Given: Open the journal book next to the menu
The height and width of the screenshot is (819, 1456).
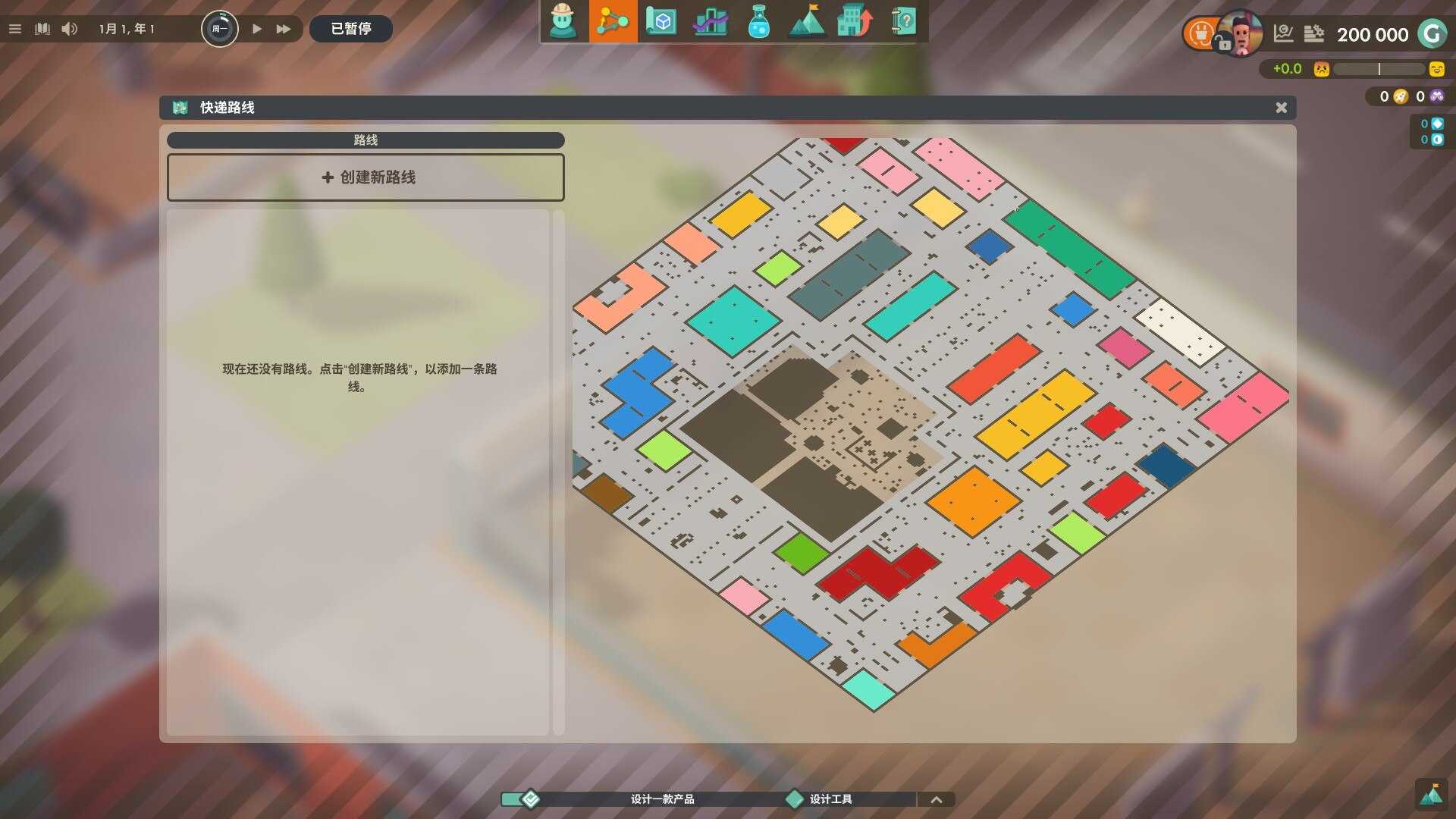Looking at the screenshot, I should click(x=42, y=29).
